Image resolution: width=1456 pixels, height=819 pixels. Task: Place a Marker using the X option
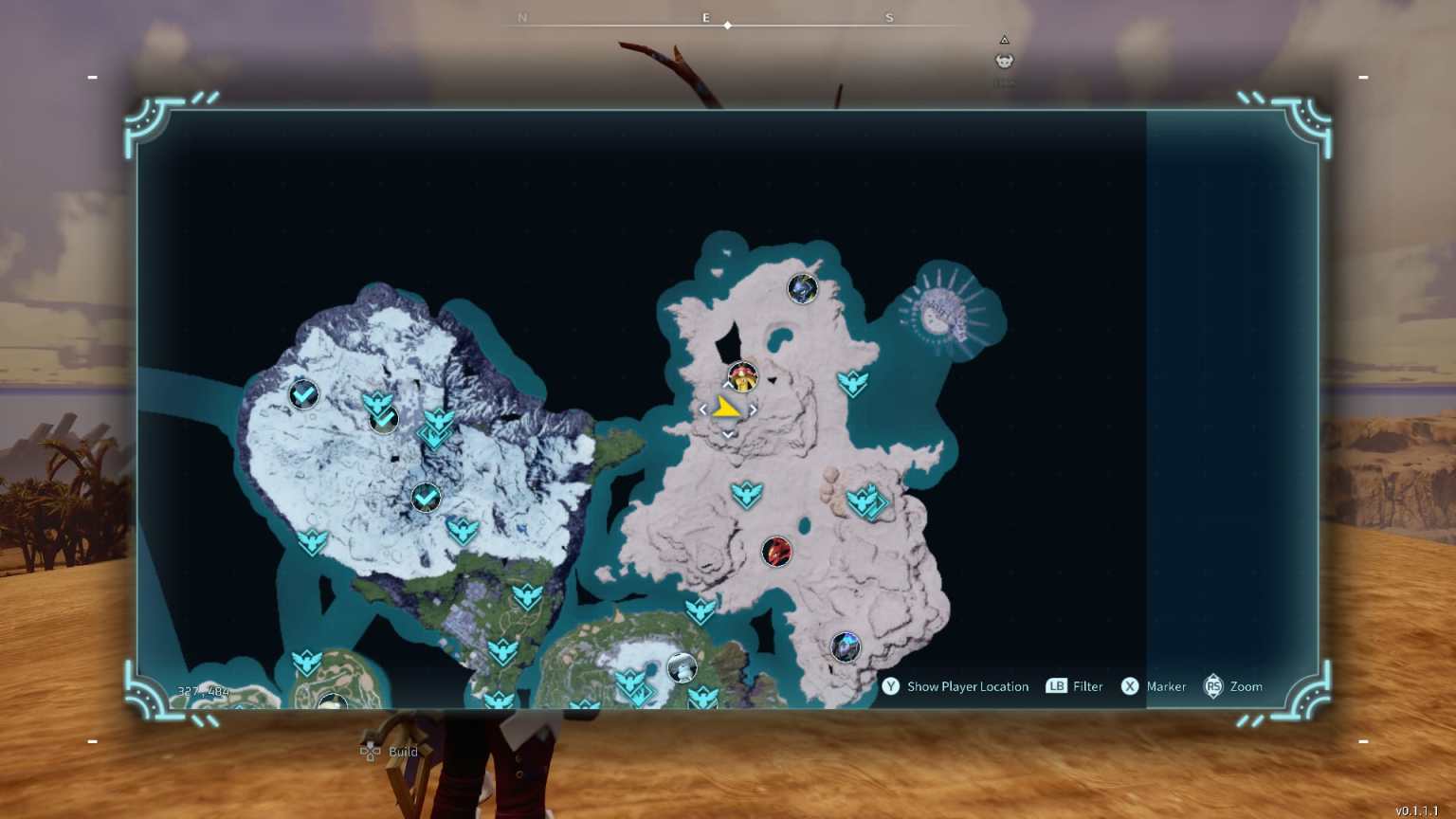[x=1155, y=686]
